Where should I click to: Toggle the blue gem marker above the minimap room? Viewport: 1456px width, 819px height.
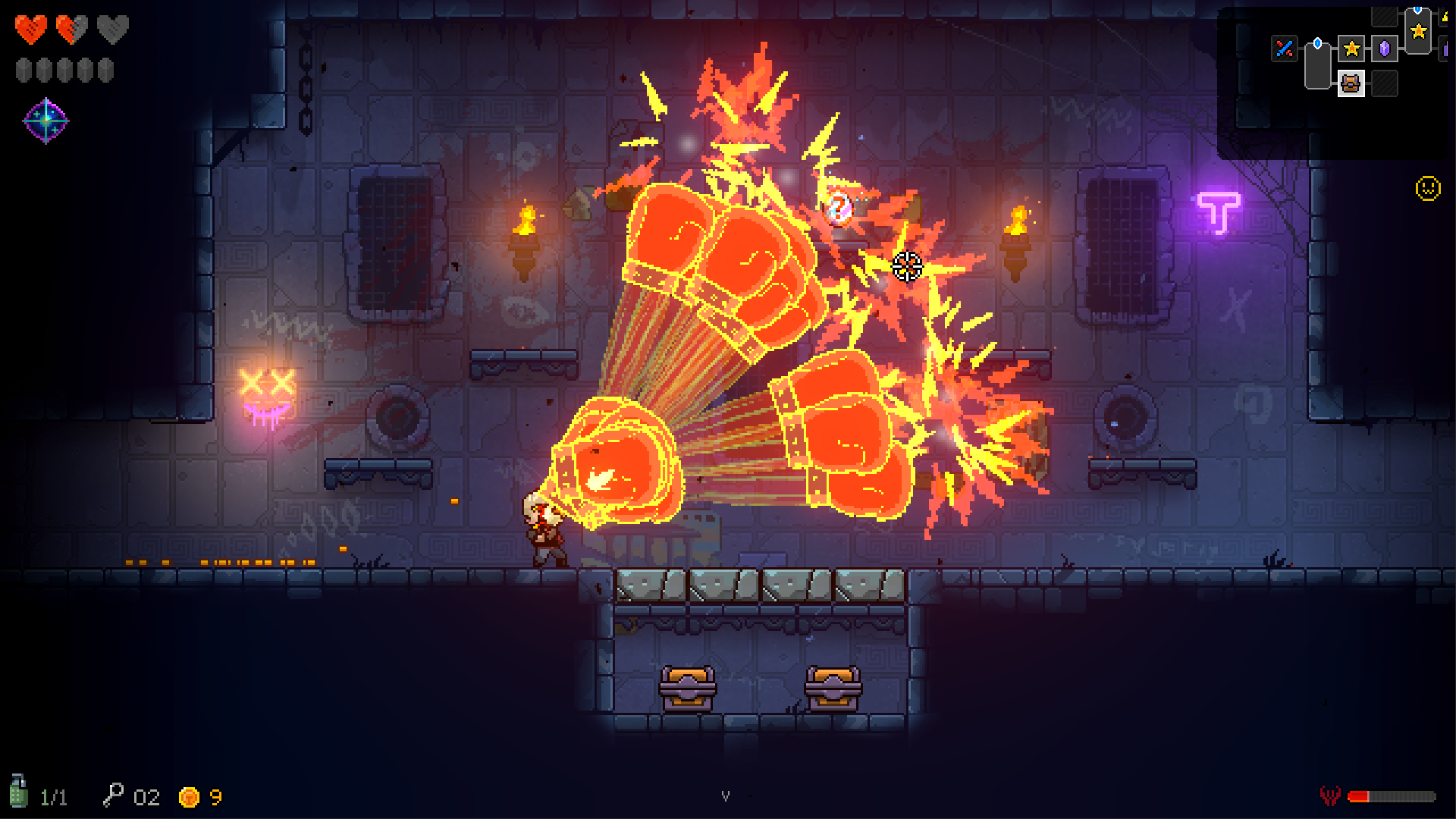[x=1317, y=42]
